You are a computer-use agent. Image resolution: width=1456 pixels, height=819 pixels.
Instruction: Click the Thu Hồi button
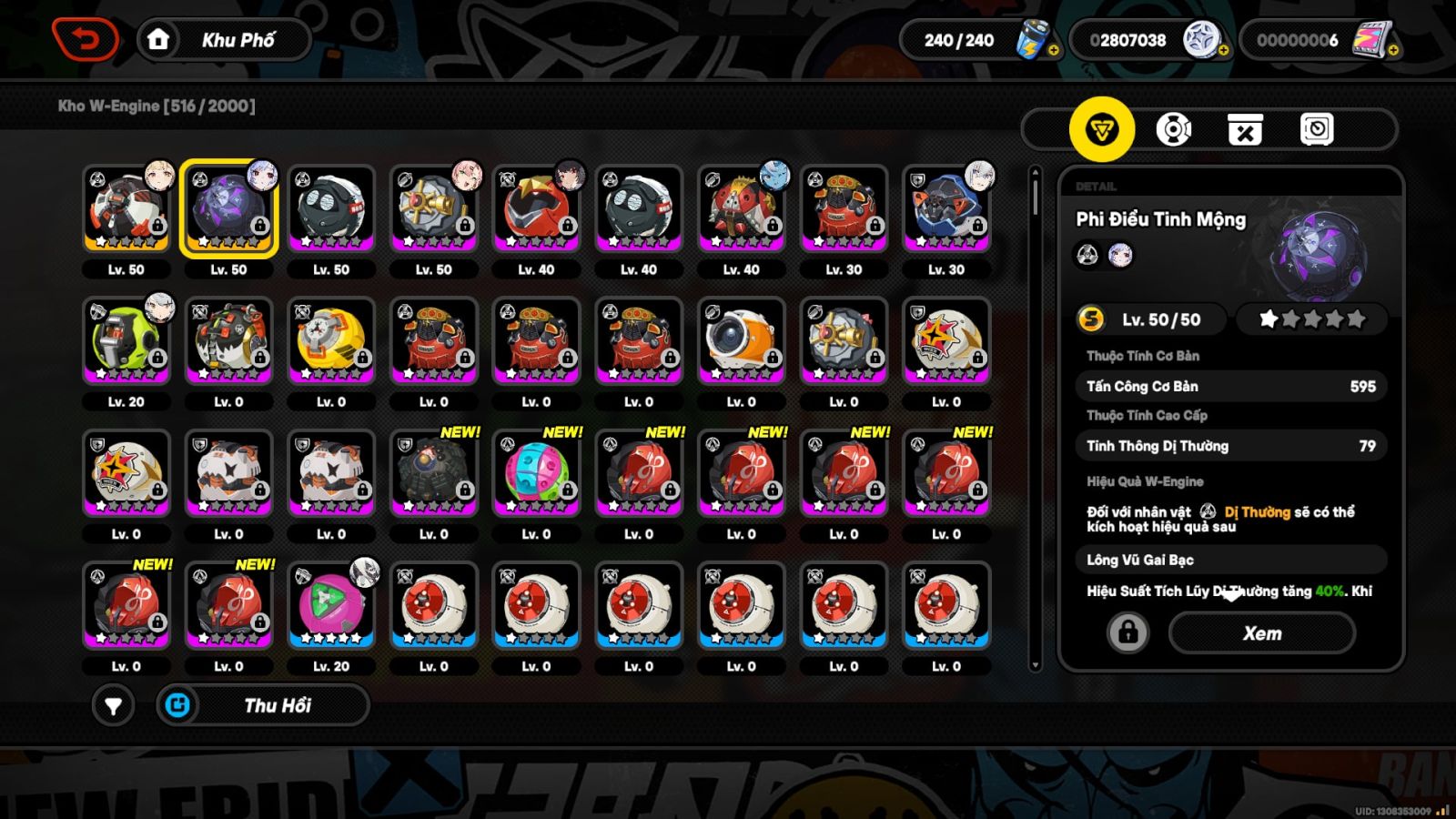(x=264, y=705)
